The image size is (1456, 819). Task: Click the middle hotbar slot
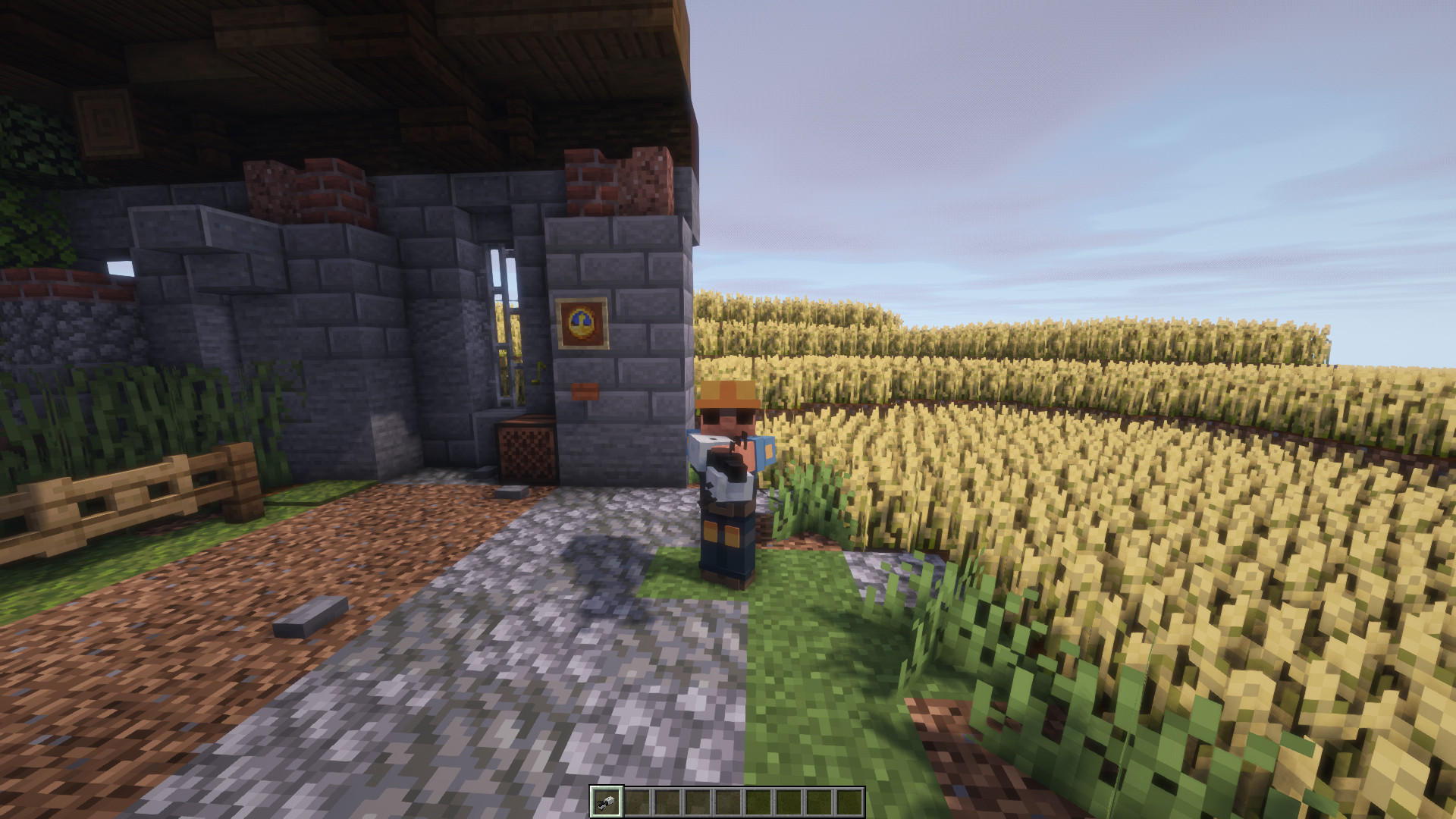pos(728,802)
